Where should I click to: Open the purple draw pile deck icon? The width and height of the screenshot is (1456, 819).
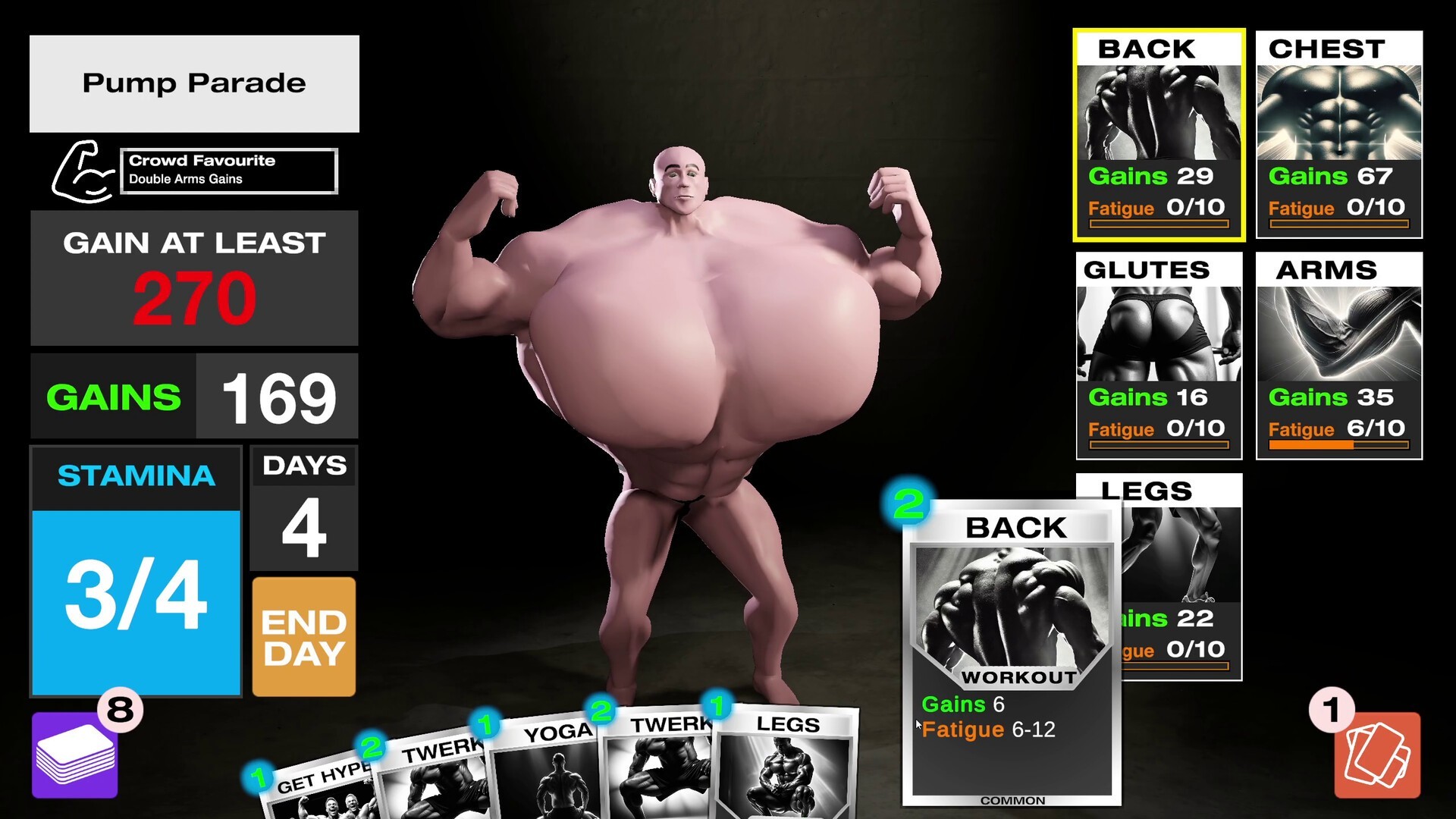[x=74, y=757]
